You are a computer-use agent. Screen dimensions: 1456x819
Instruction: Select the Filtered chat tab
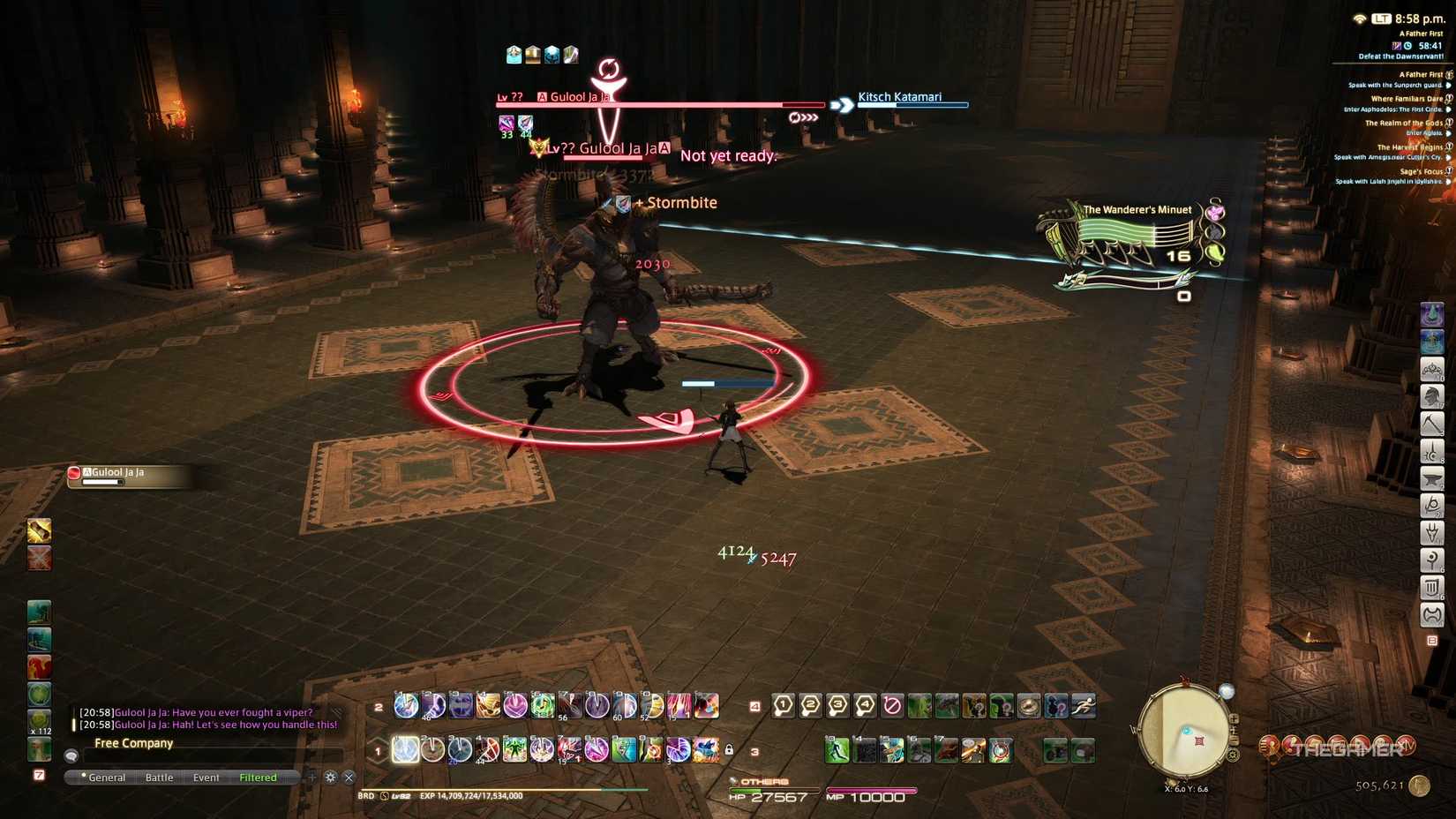coord(258,777)
